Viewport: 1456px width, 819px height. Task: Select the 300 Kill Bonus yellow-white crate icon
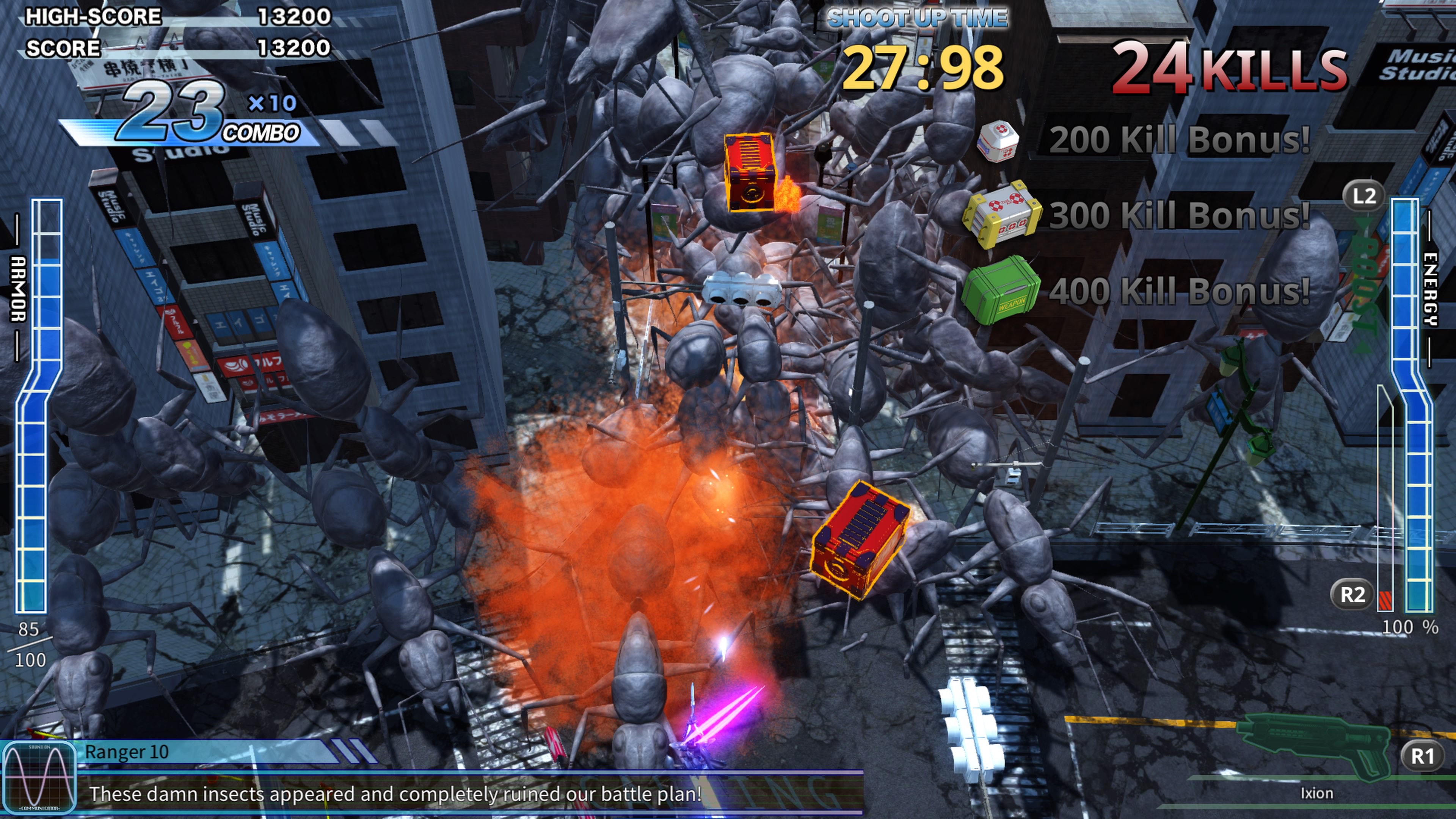(1001, 215)
